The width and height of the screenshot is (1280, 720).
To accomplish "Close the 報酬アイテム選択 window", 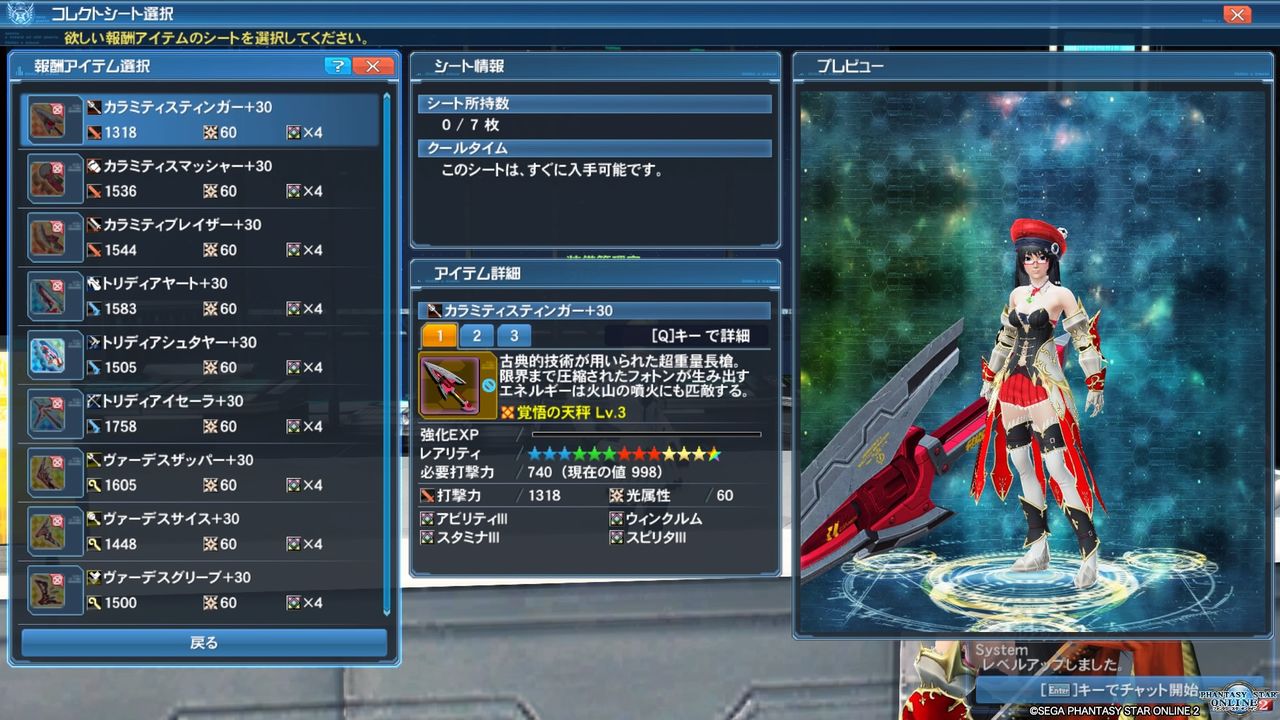I will pyautogui.click(x=371, y=66).
